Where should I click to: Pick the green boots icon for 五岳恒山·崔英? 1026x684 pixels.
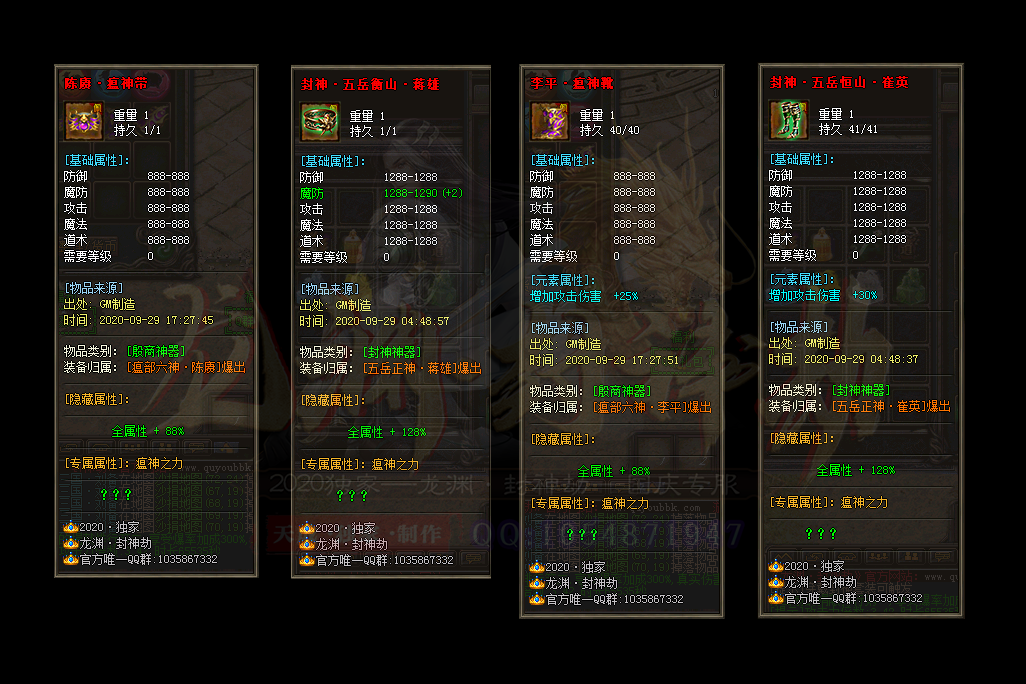(x=787, y=120)
